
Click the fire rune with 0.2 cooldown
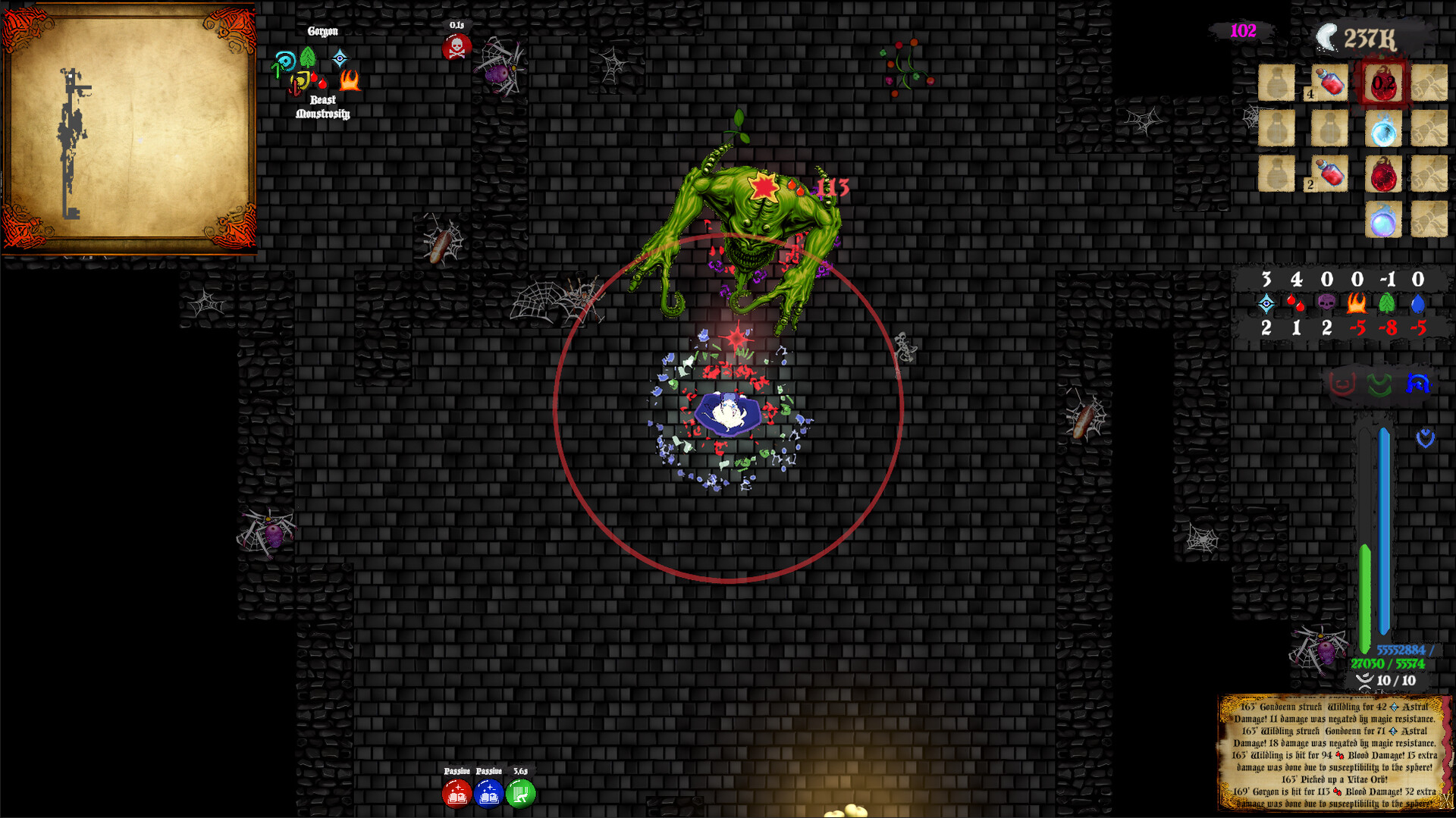coord(1383,82)
